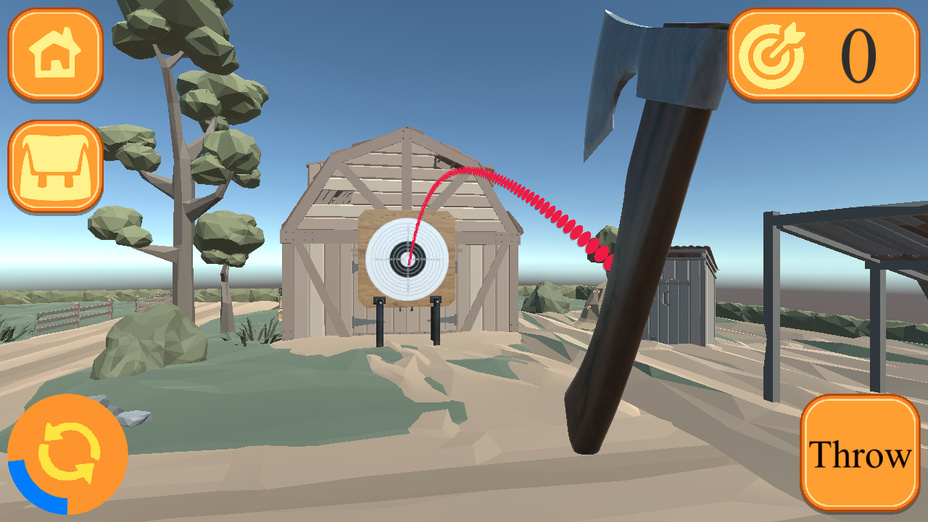
Task: Tap the circular refresh arrows button
Action: [x=66, y=455]
